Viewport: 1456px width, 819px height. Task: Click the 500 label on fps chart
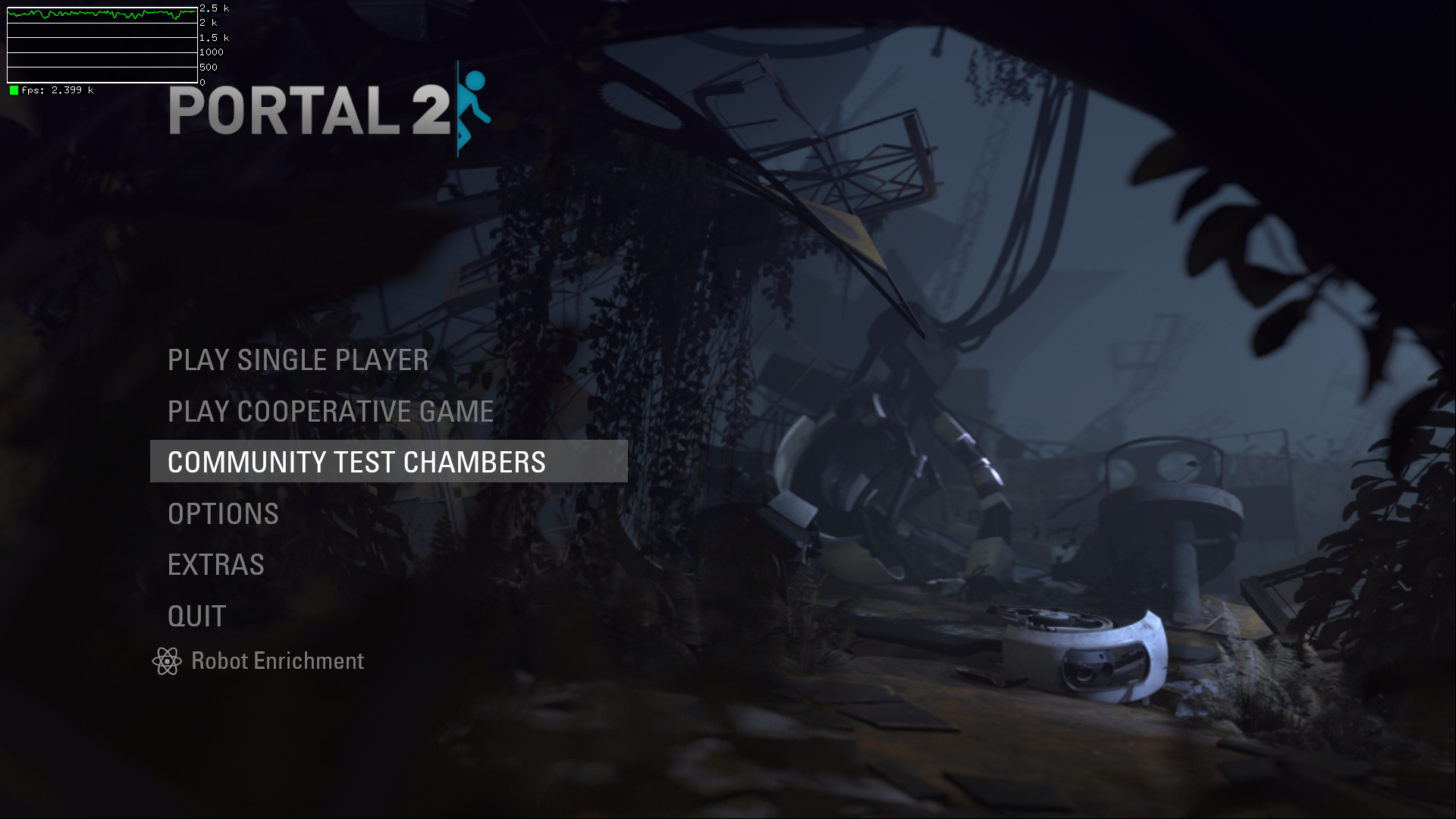click(x=207, y=67)
